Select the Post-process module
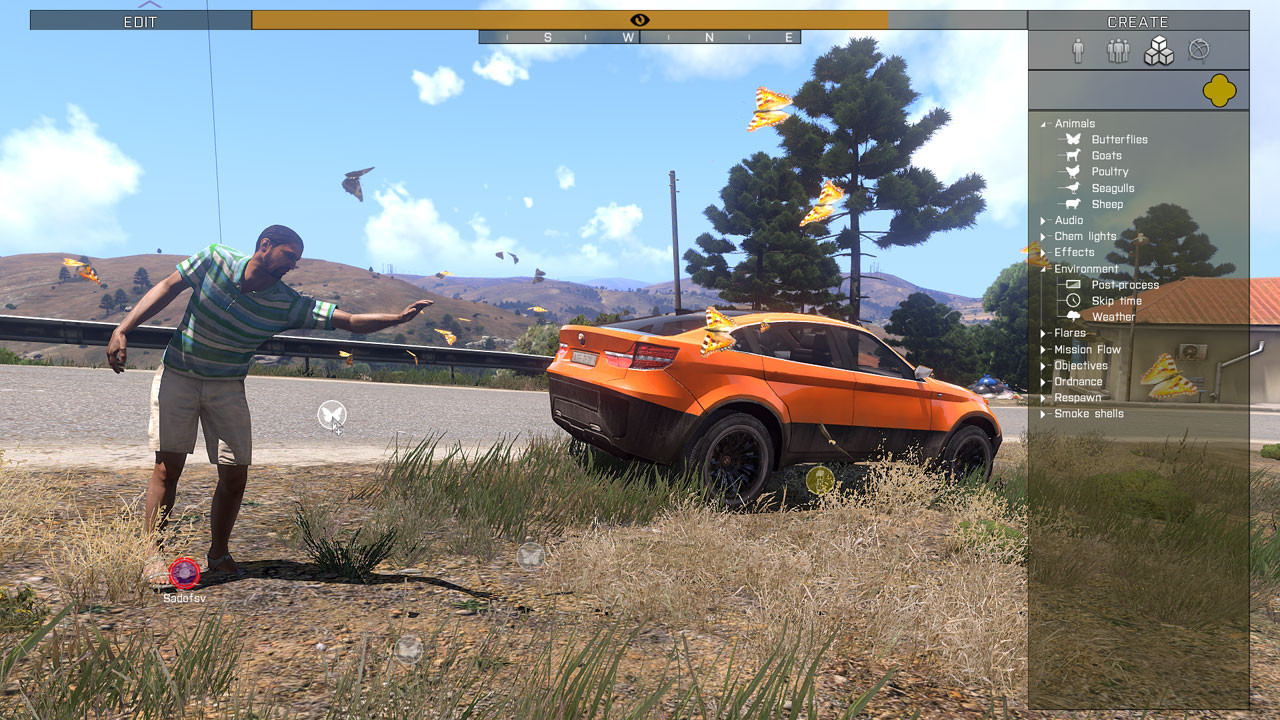The width and height of the screenshot is (1280, 720). pos(1125,285)
